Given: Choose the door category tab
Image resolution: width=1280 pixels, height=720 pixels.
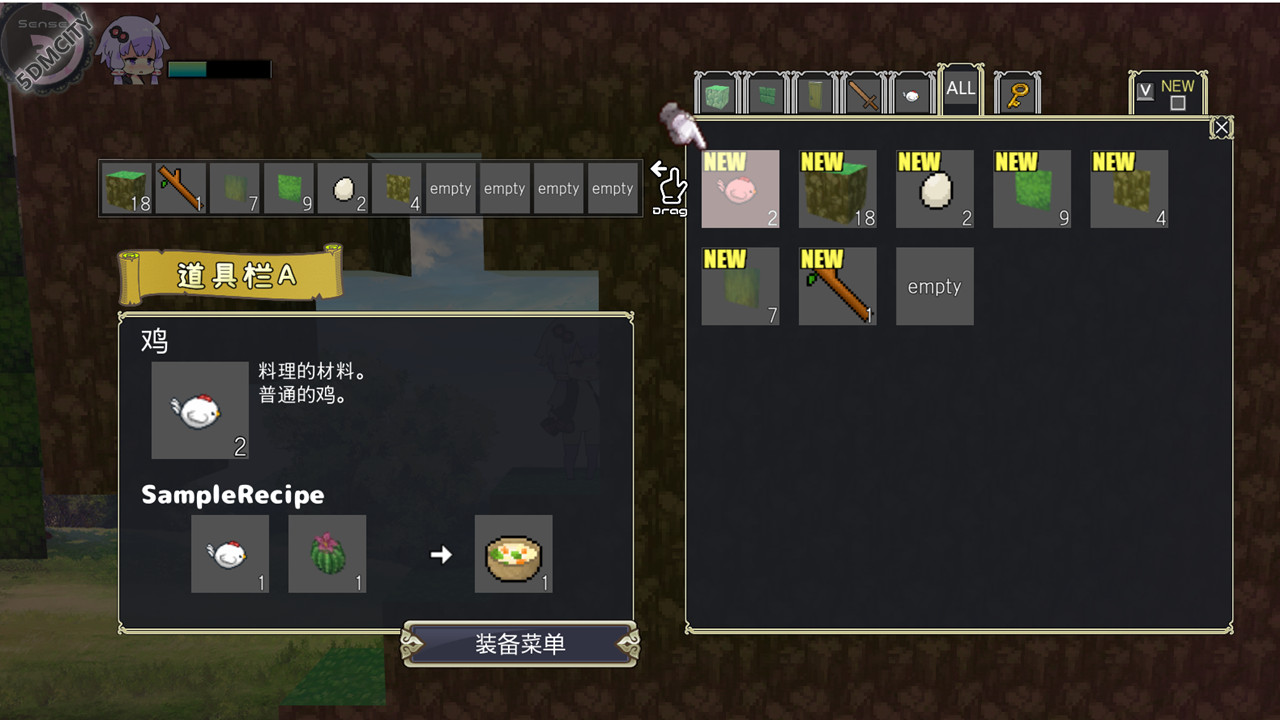Looking at the screenshot, I should [x=814, y=97].
